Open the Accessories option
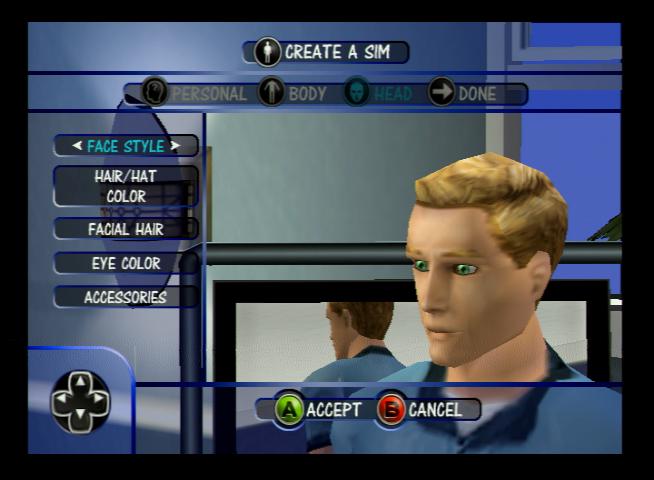The height and width of the screenshot is (480, 654). 126,297
